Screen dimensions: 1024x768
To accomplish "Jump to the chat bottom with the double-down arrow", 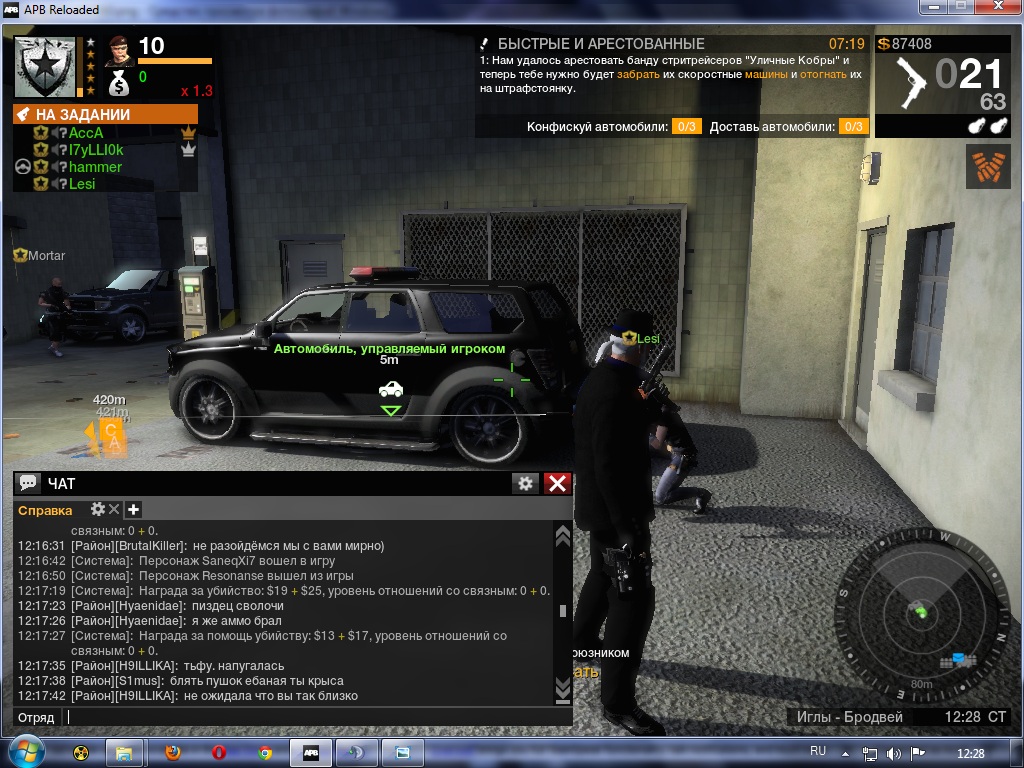I will pos(563,688).
